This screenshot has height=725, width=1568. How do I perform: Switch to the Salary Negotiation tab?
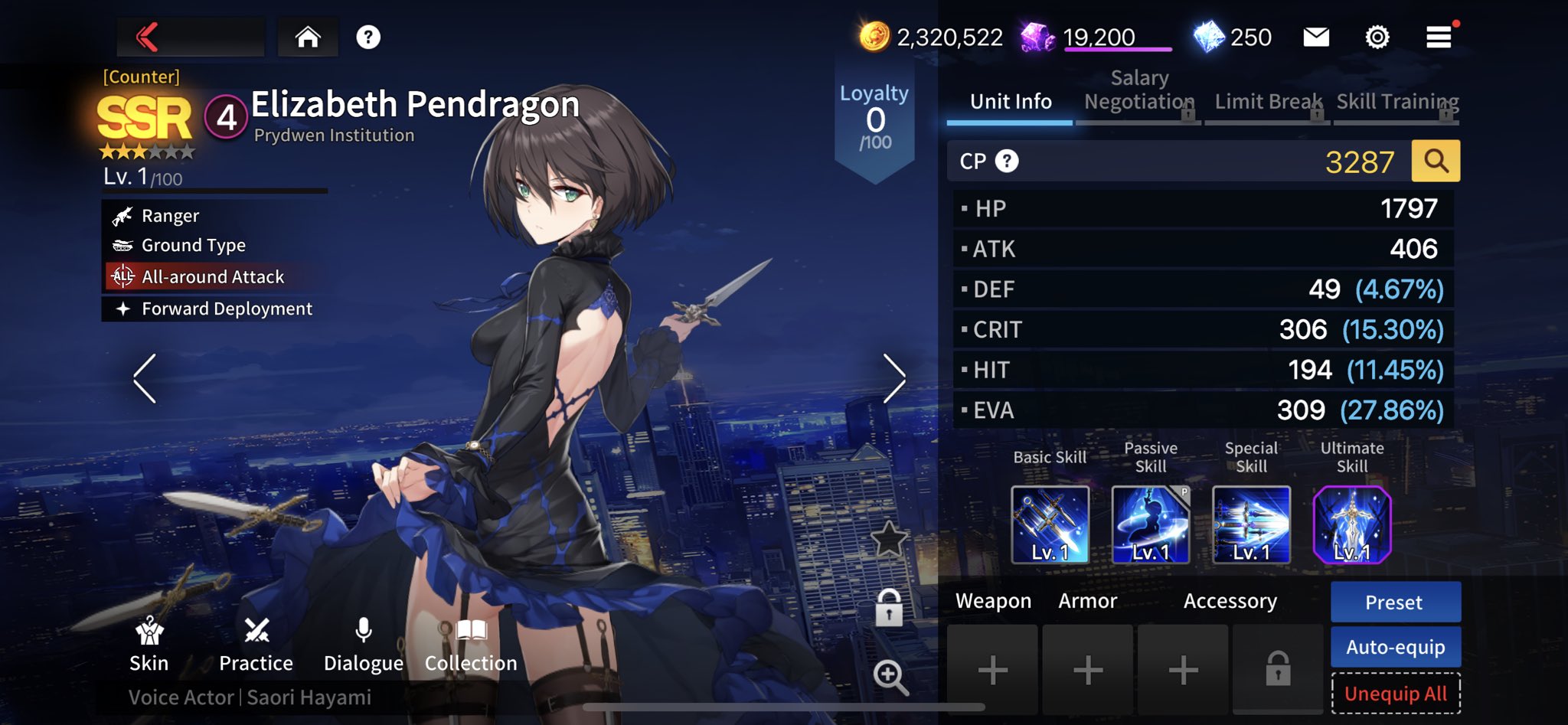1138,92
